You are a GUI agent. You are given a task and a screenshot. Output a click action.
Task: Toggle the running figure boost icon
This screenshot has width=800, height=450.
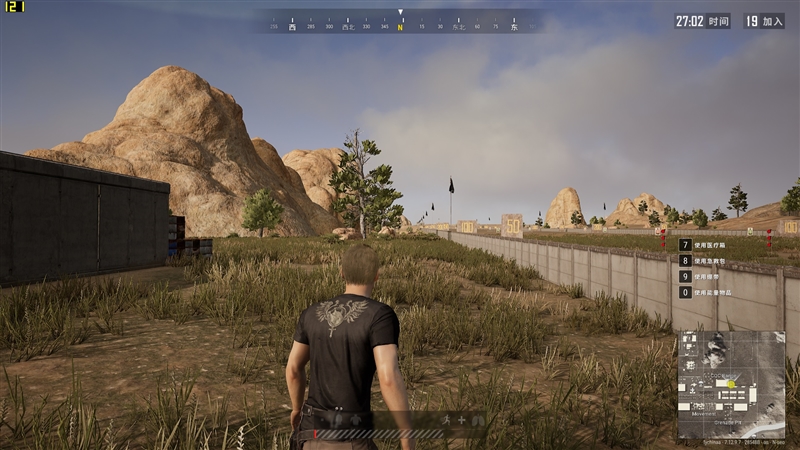(x=447, y=420)
